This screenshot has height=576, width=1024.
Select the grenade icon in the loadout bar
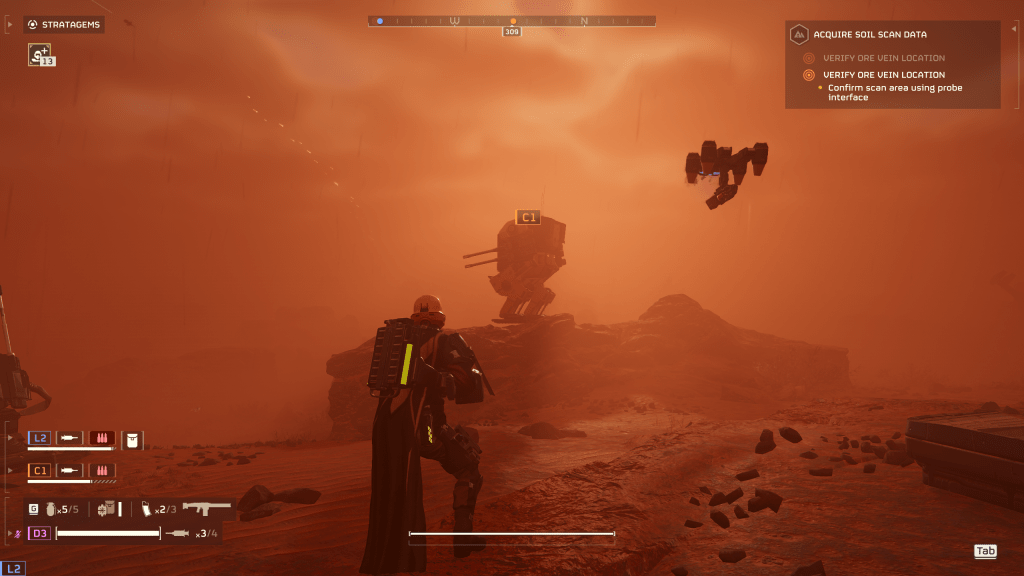[x=50, y=509]
